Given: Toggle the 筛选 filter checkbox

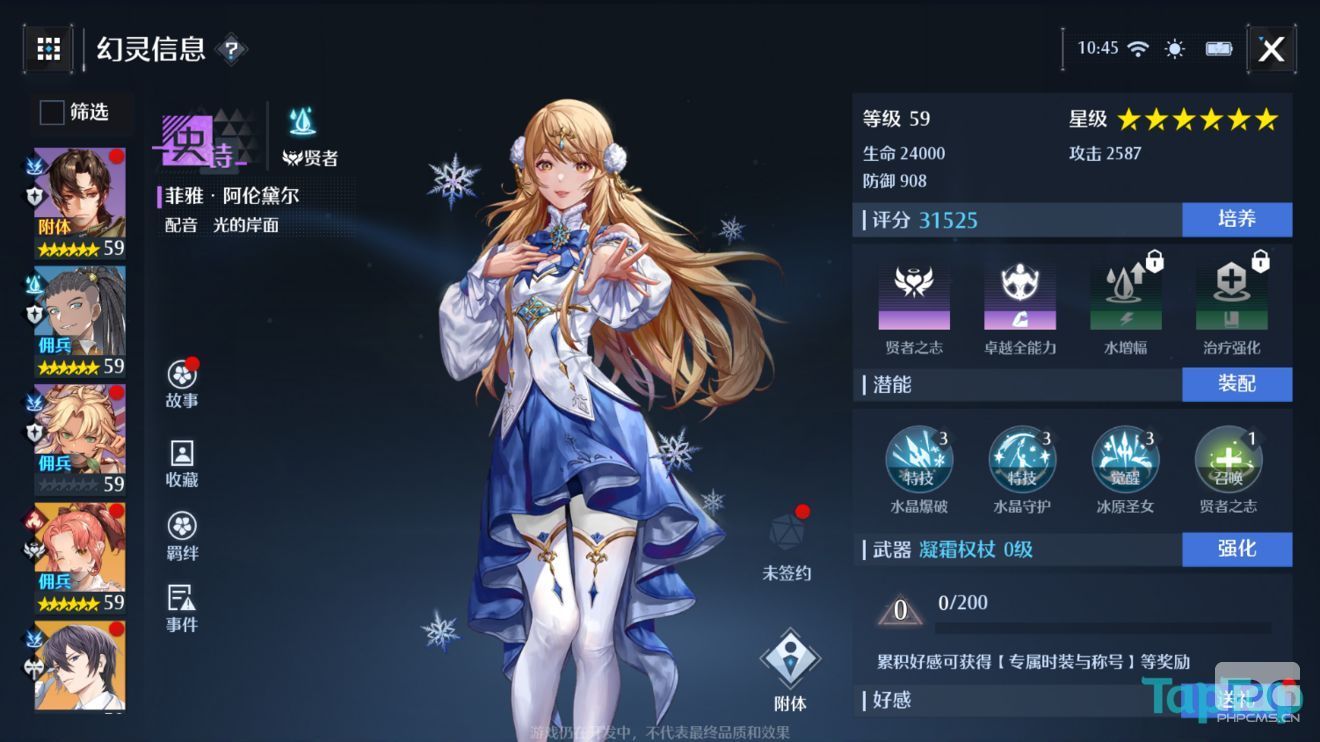Looking at the screenshot, I should pos(51,114).
